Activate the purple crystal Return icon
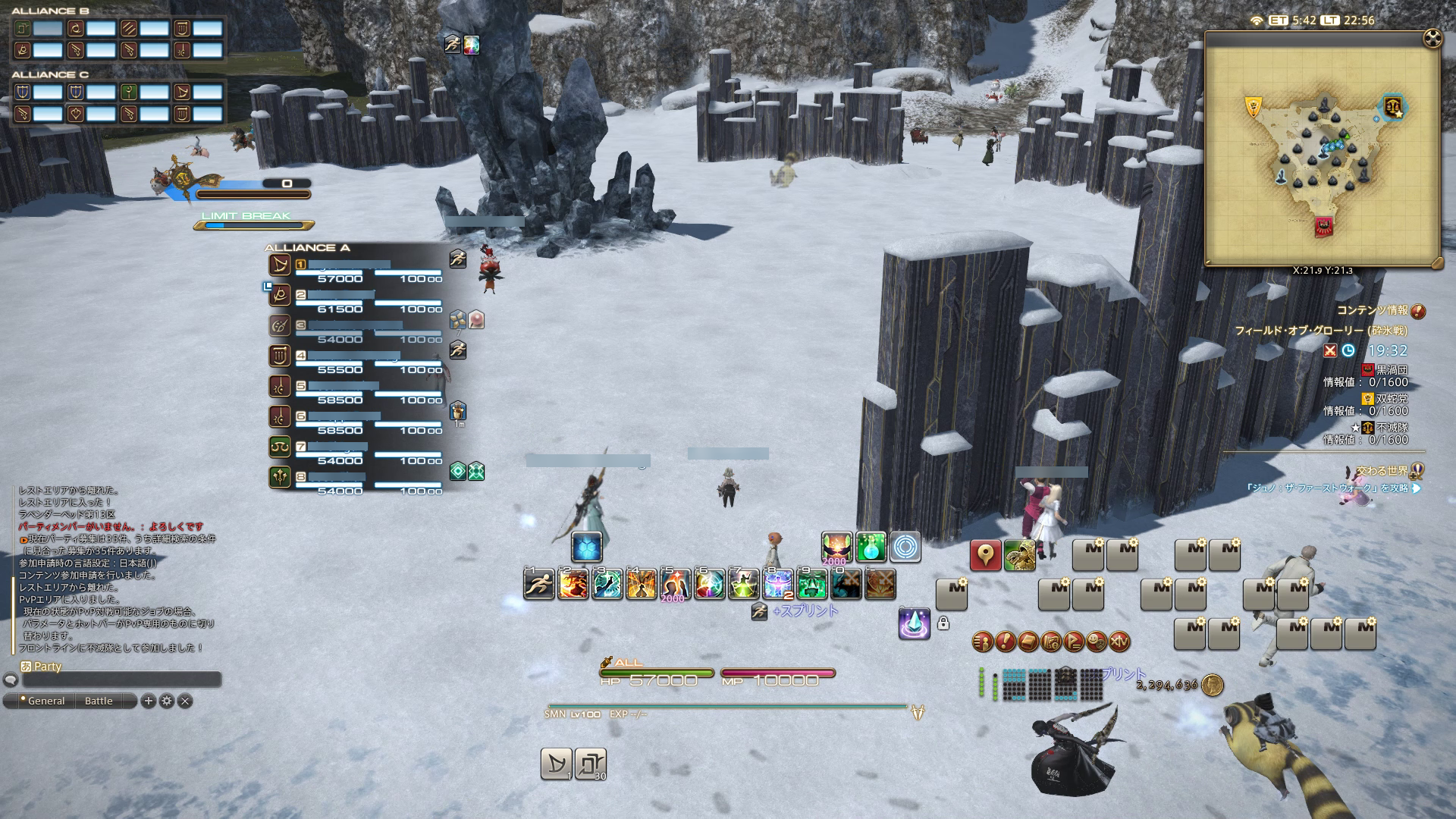The height and width of the screenshot is (819, 1456). point(914,623)
